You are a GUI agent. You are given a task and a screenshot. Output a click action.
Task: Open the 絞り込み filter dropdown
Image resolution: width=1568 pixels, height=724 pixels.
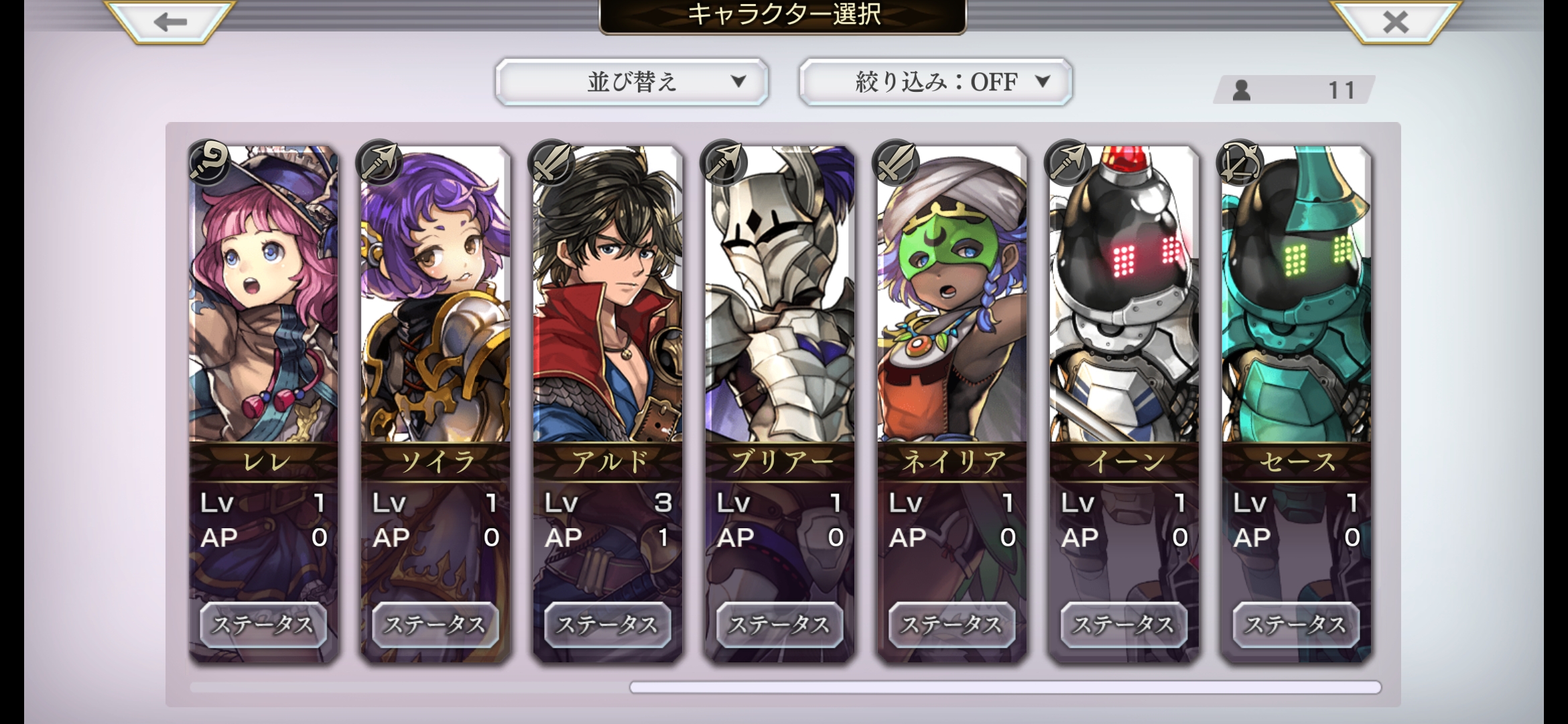click(935, 82)
